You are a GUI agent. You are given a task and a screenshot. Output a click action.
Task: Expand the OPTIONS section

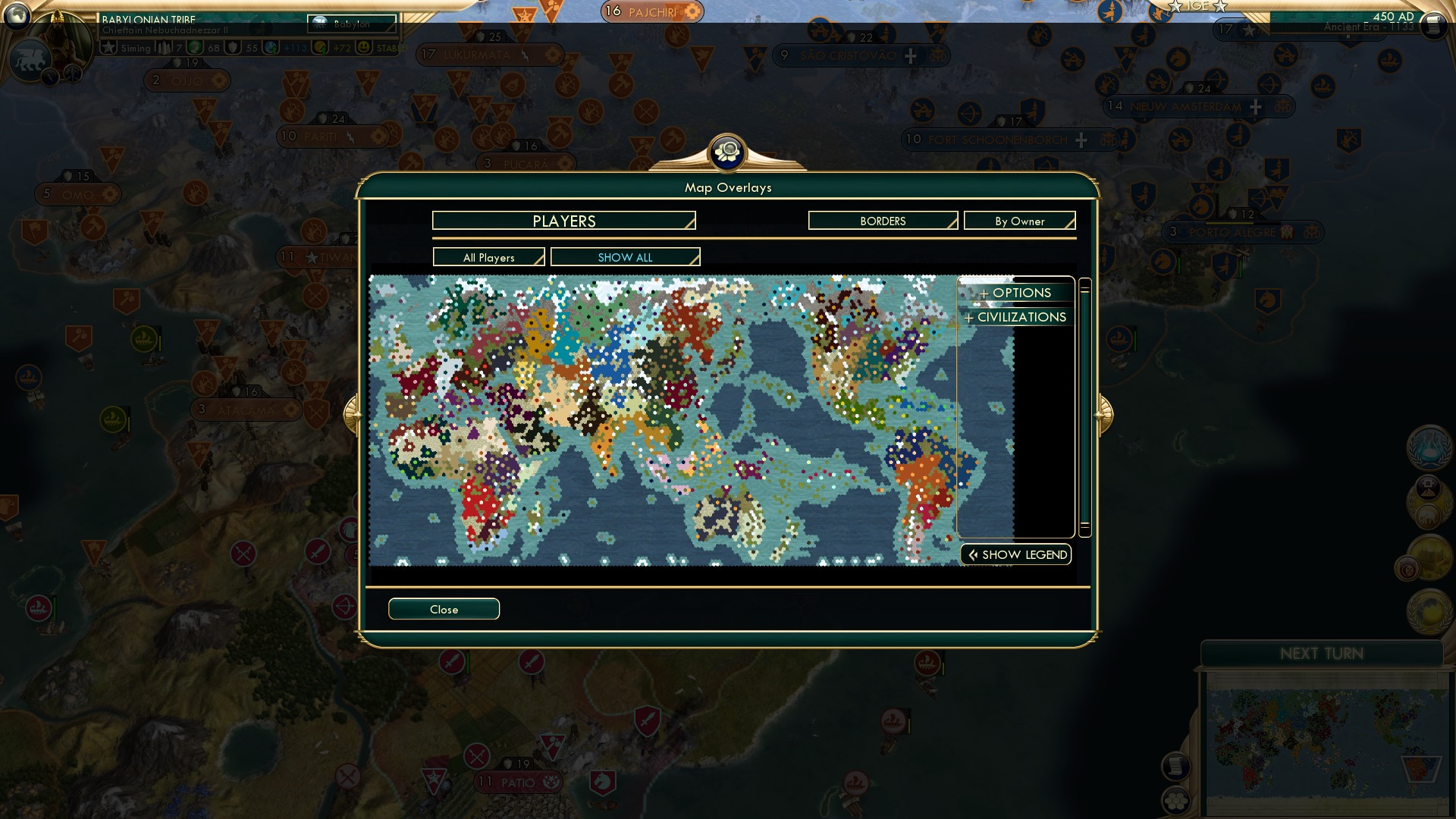pos(1015,293)
